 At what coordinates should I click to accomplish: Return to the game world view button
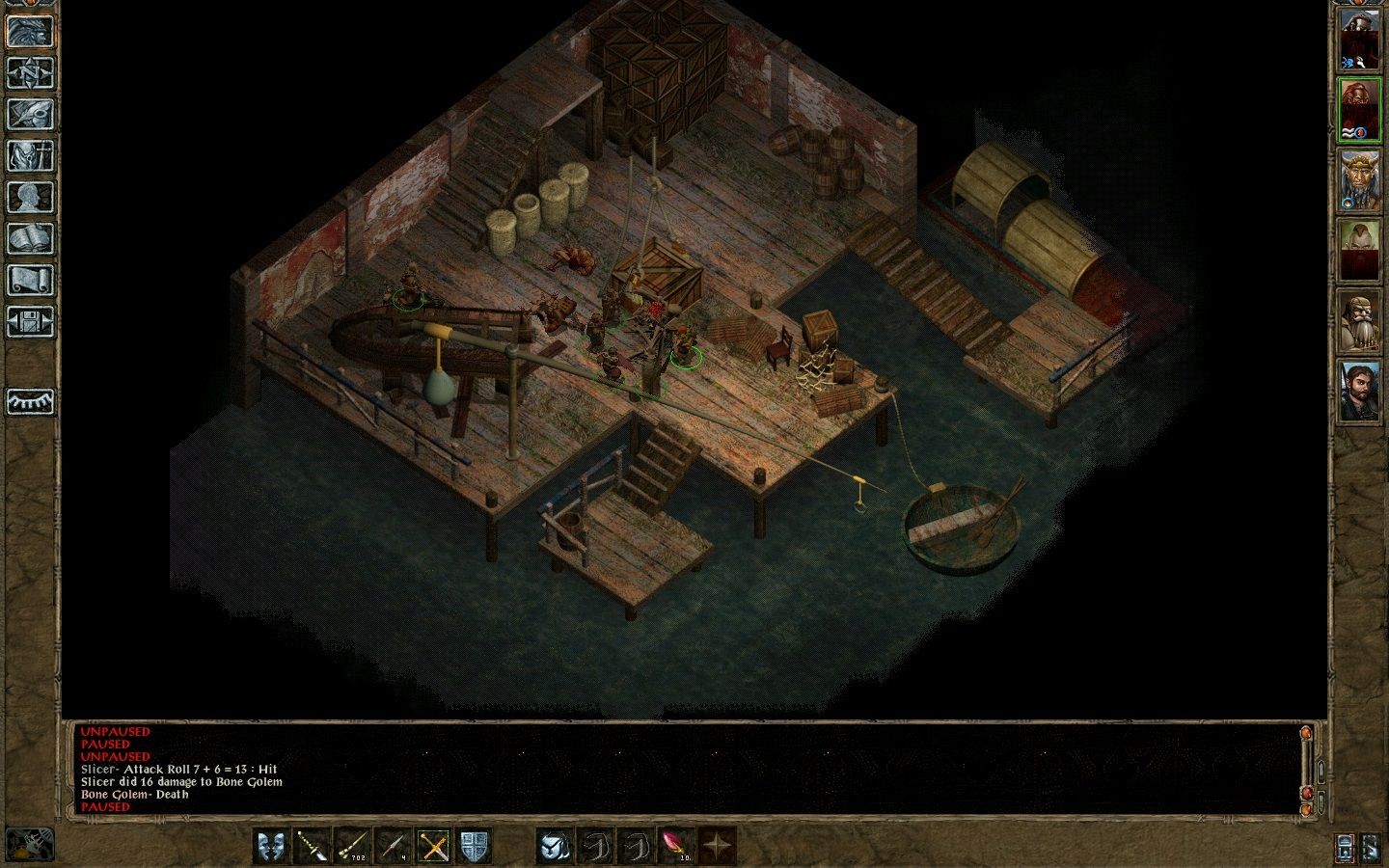coord(30,30)
